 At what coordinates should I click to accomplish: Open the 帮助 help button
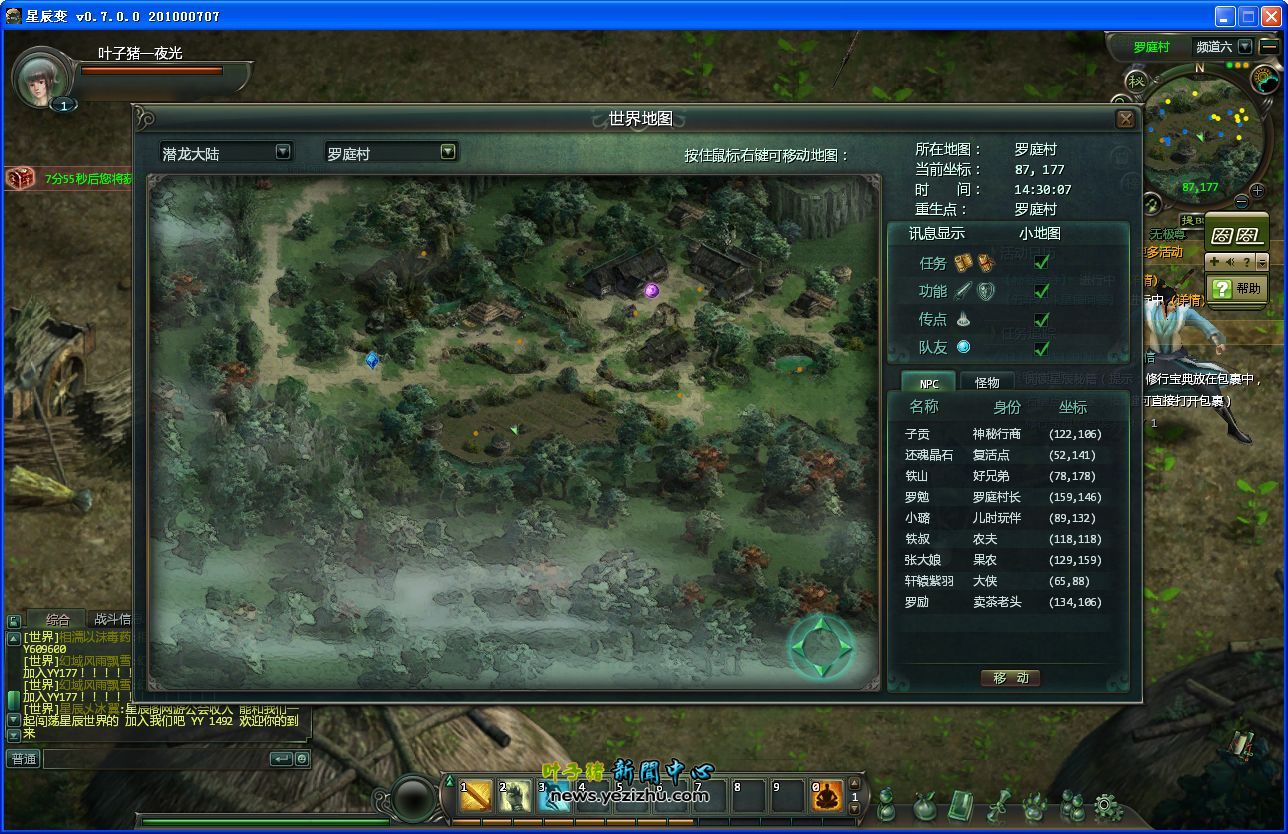pyautogui.click(x=1237, y=289)
